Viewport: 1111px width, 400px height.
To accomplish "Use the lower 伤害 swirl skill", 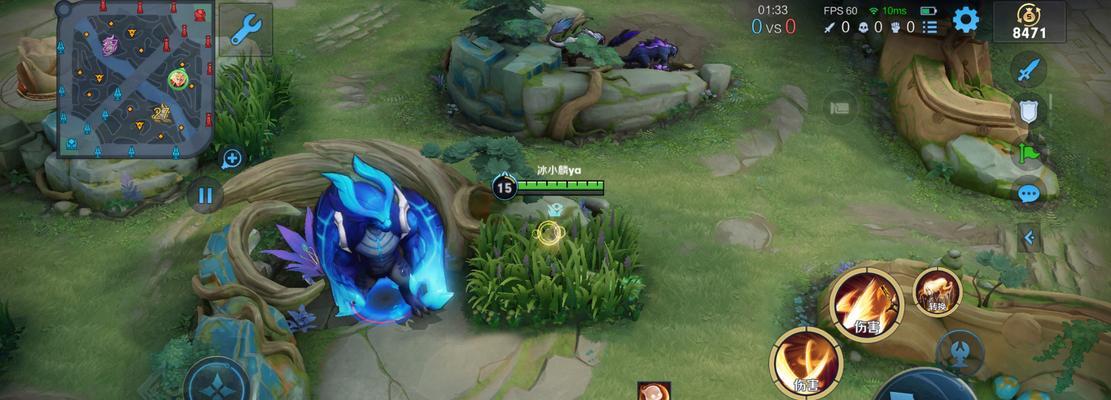I will coord(805,362).
